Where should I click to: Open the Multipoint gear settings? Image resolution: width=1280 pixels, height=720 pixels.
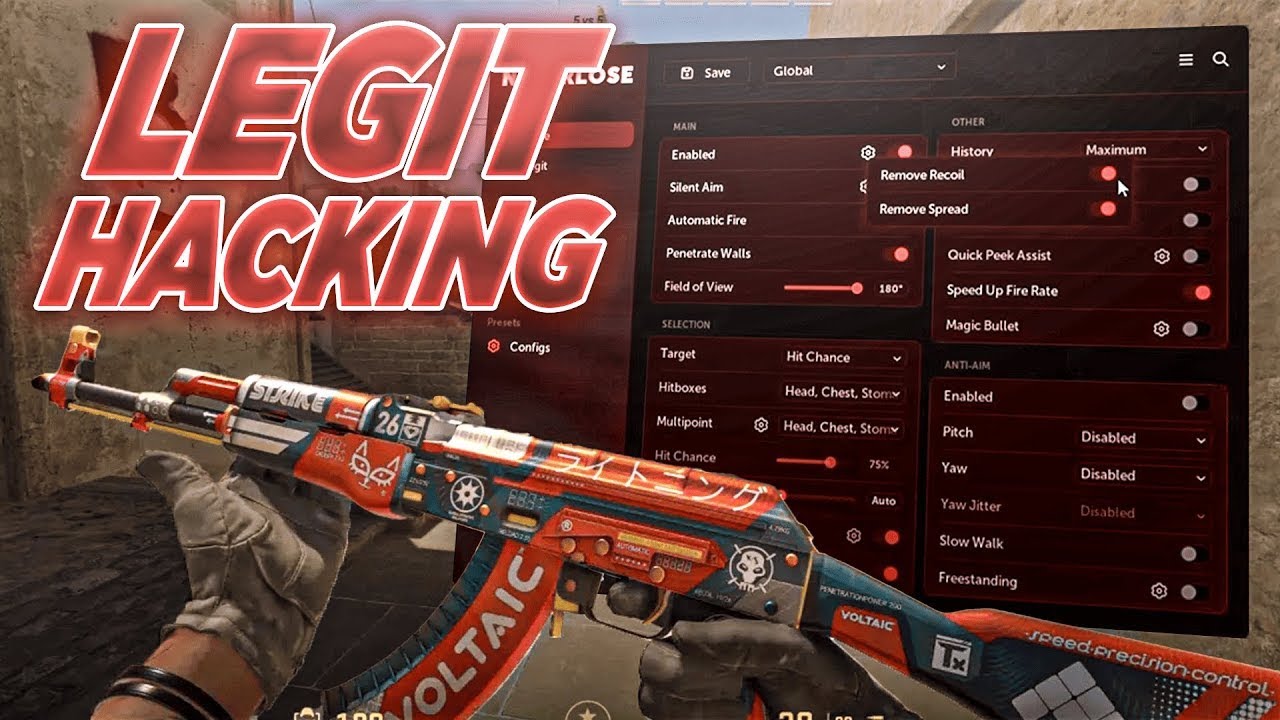point(761,425)
